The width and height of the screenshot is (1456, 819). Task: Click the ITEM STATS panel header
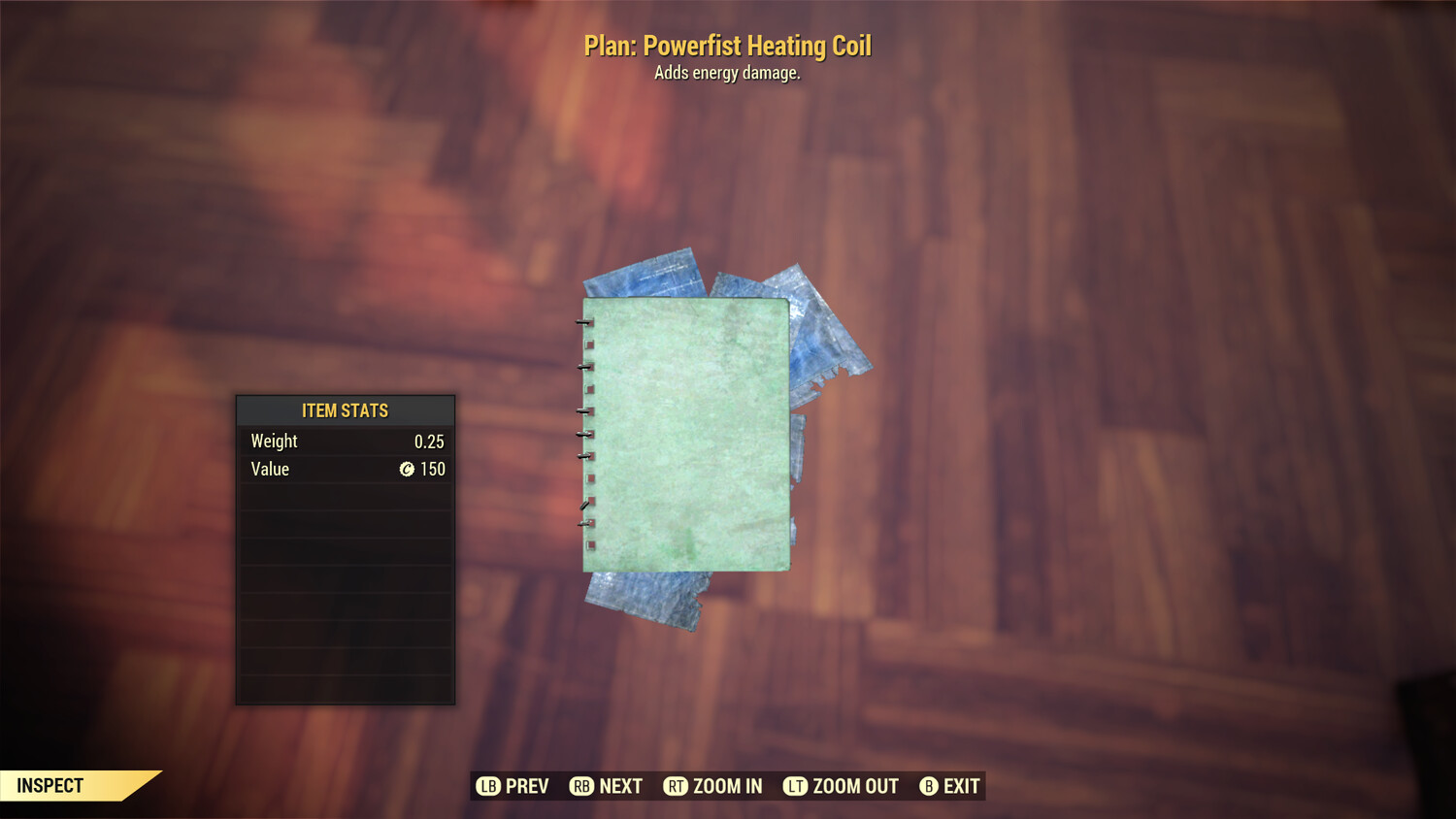coord(345,410)
